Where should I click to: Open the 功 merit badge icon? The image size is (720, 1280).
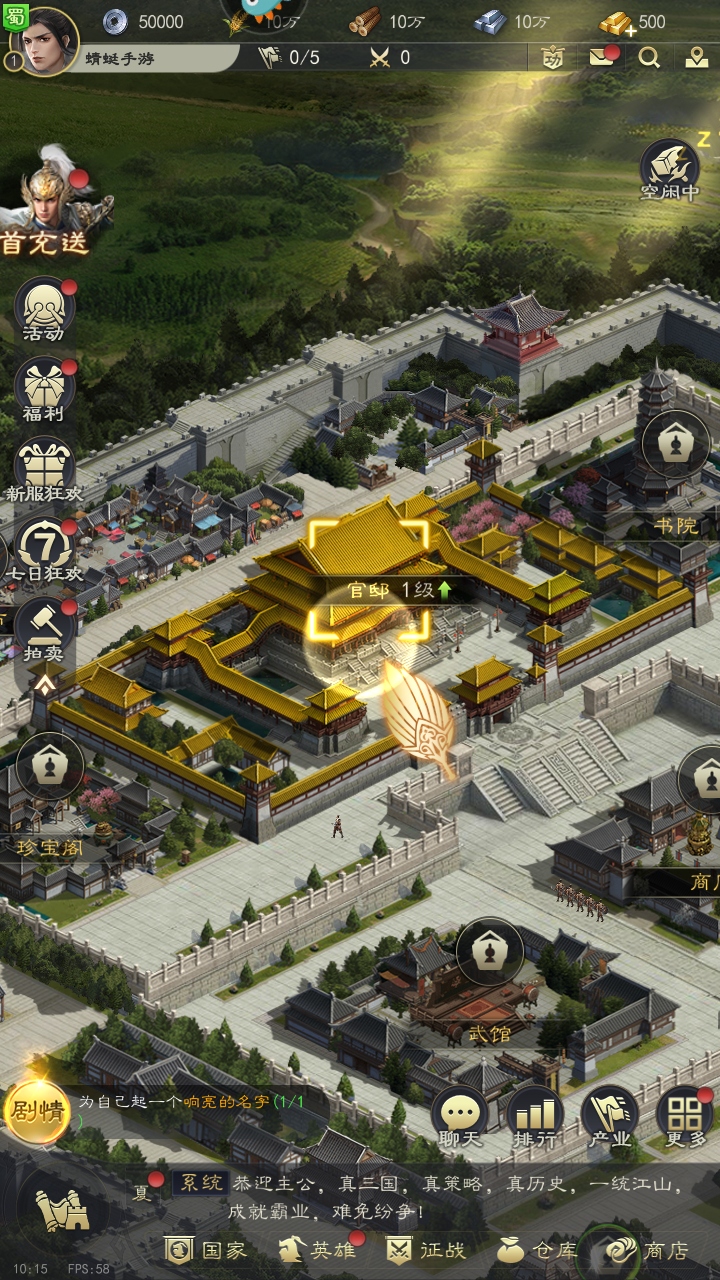coord(552,57)
